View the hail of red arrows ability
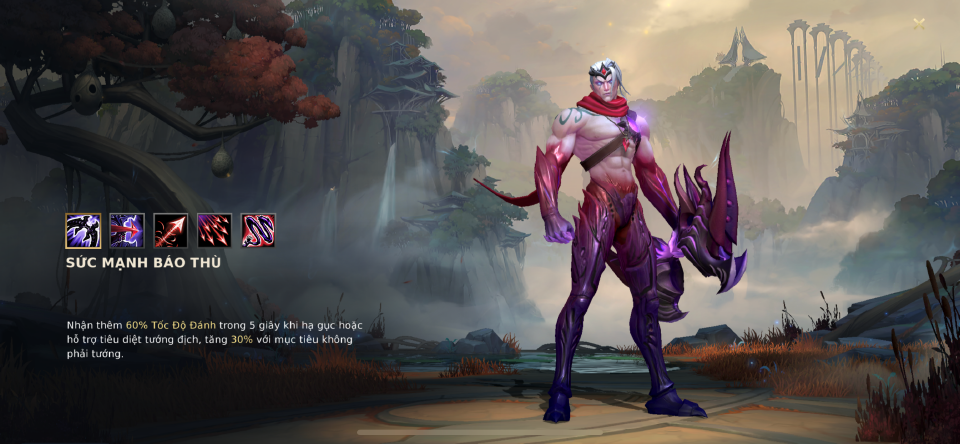 coord(214,231)
